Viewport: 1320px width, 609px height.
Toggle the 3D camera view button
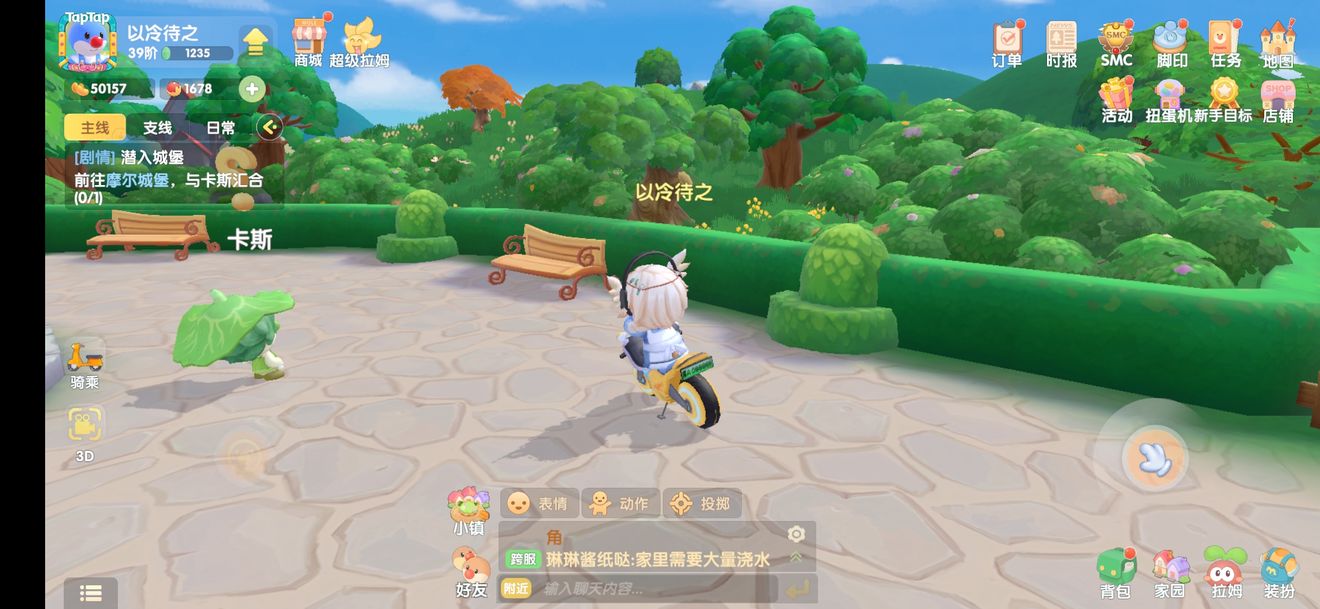[x=85, y=430]
